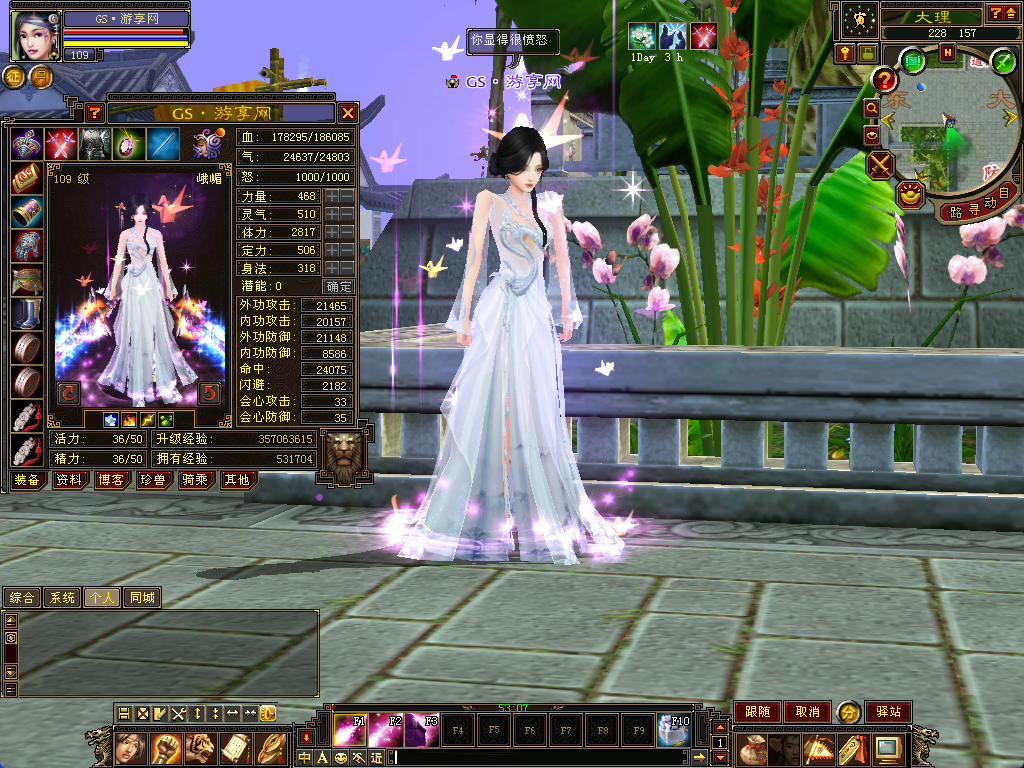The width and height of the screenshot is (1024, 768).
Task: Choose the 取消 button
Action: click(x=807, y=712)
